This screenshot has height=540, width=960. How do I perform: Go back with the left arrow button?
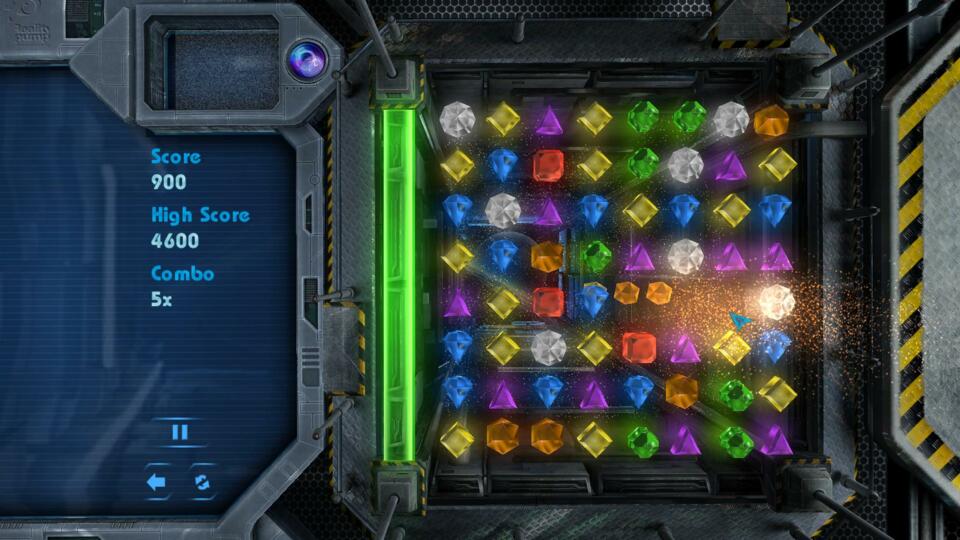tap(156, 482)
